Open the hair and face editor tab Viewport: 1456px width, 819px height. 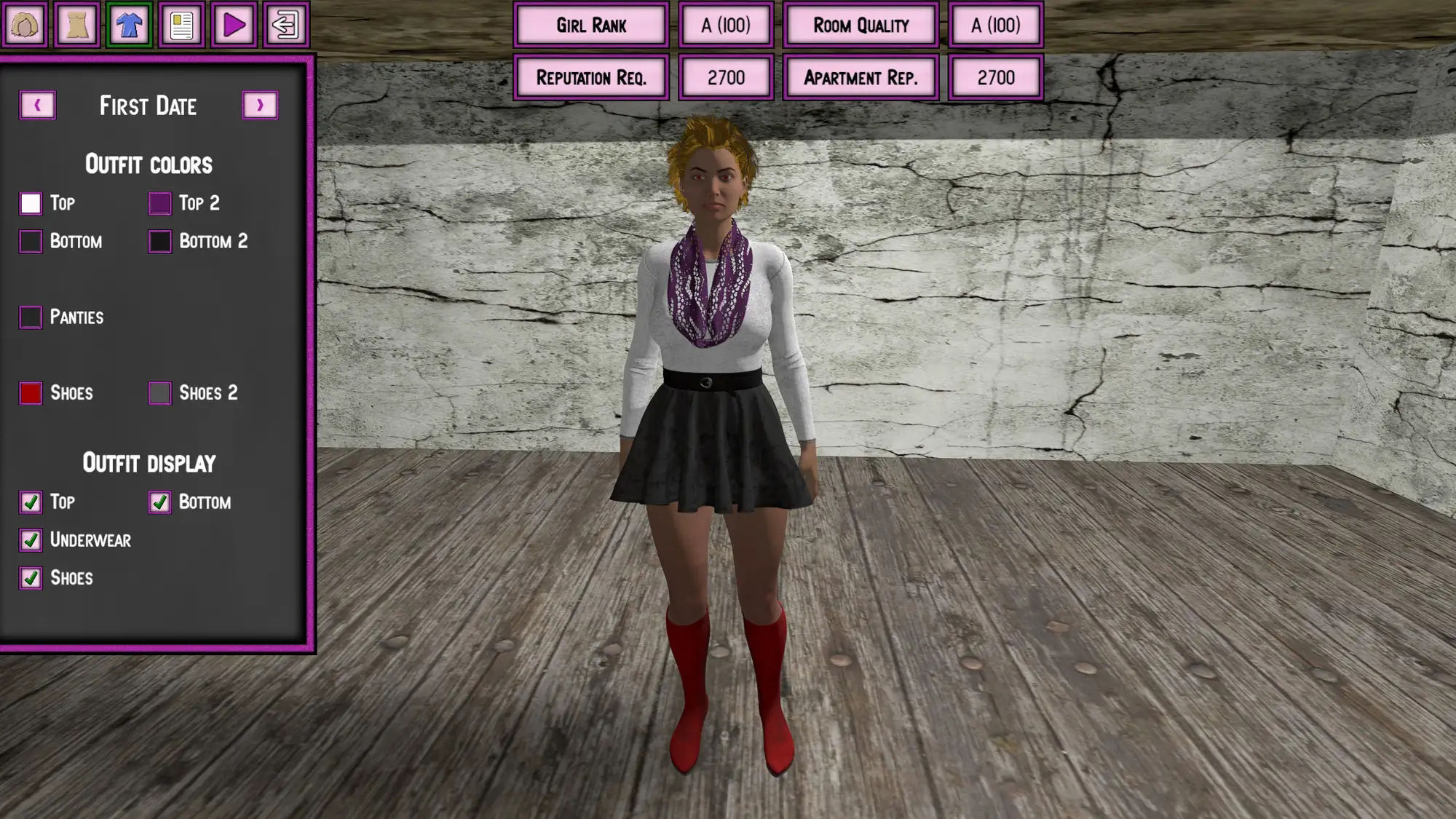click(25, 25)
